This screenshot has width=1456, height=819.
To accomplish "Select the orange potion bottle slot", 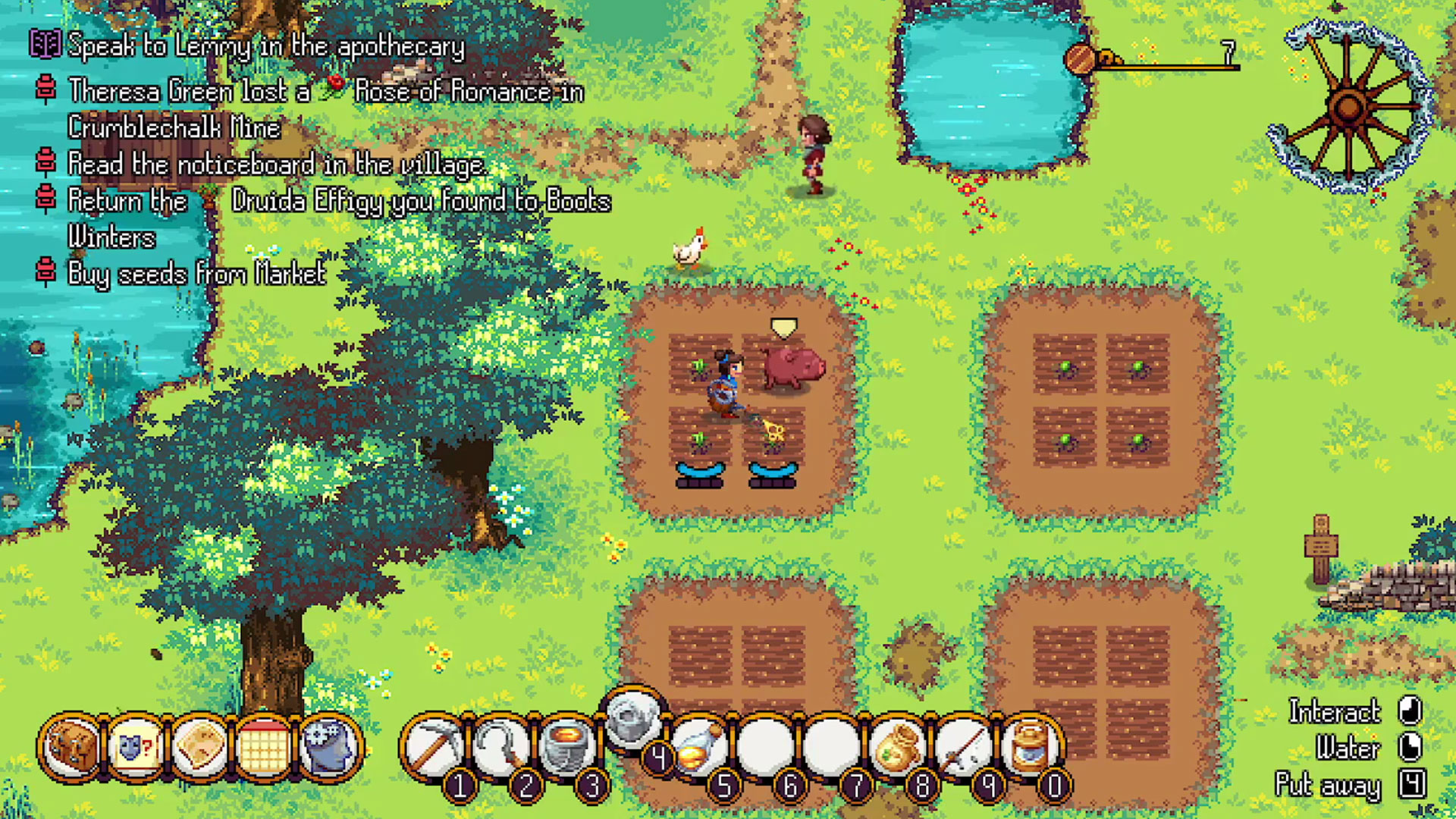I will [x=698, y=748].
